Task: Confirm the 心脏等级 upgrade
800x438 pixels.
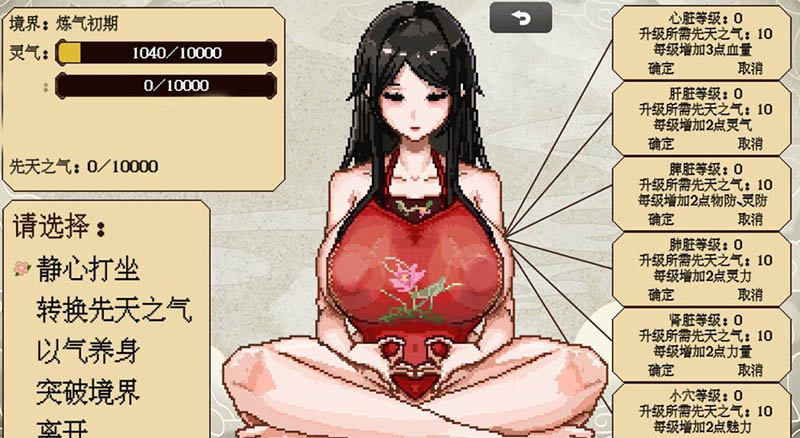Action: coord(661,68)
